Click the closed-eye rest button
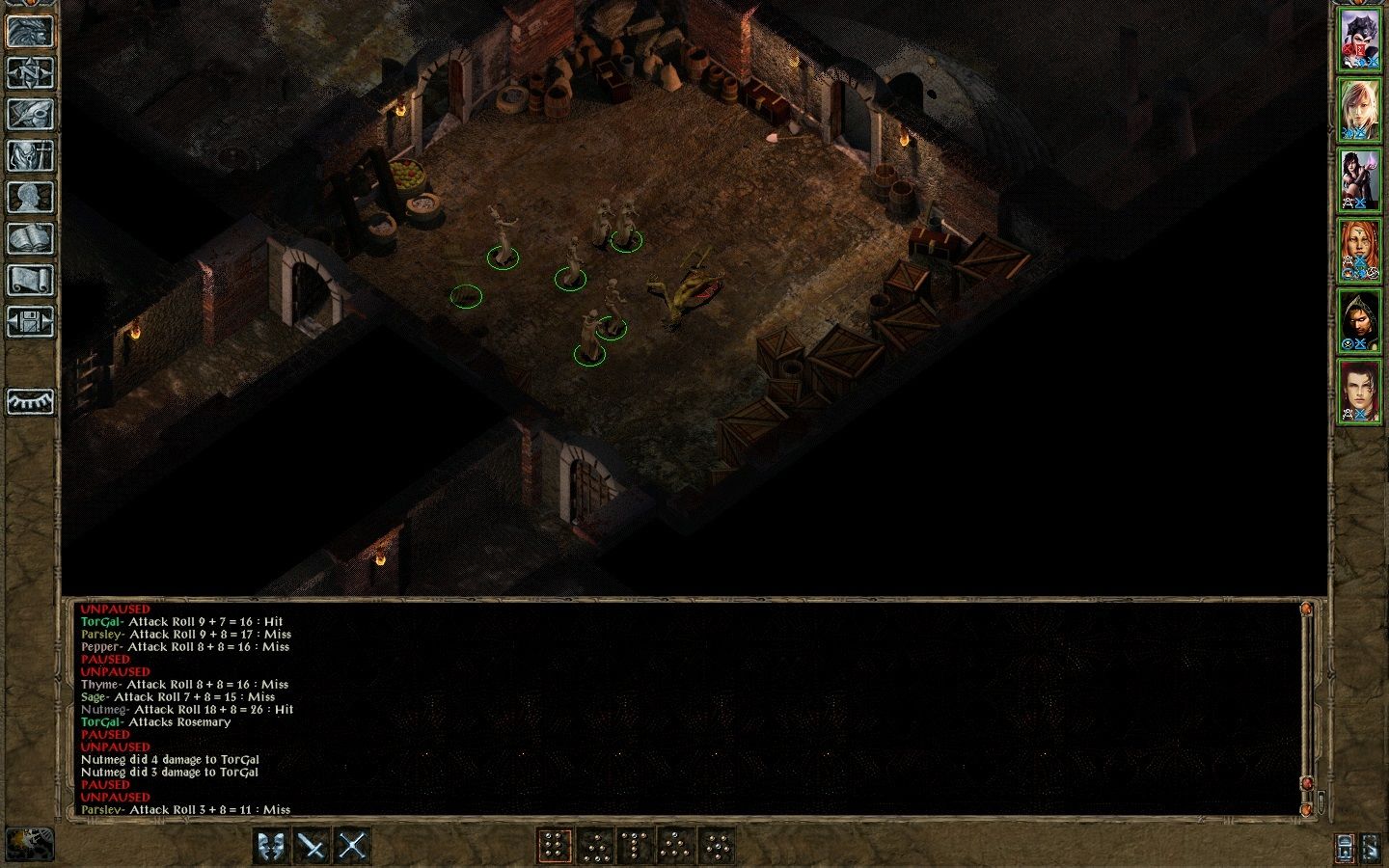The image size is (1389, 868). click(x=30, y=401)
